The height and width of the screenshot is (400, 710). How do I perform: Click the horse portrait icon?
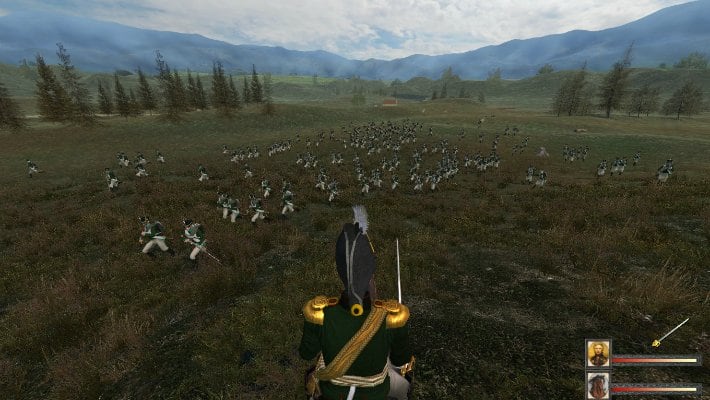click(x=598, y=385)
